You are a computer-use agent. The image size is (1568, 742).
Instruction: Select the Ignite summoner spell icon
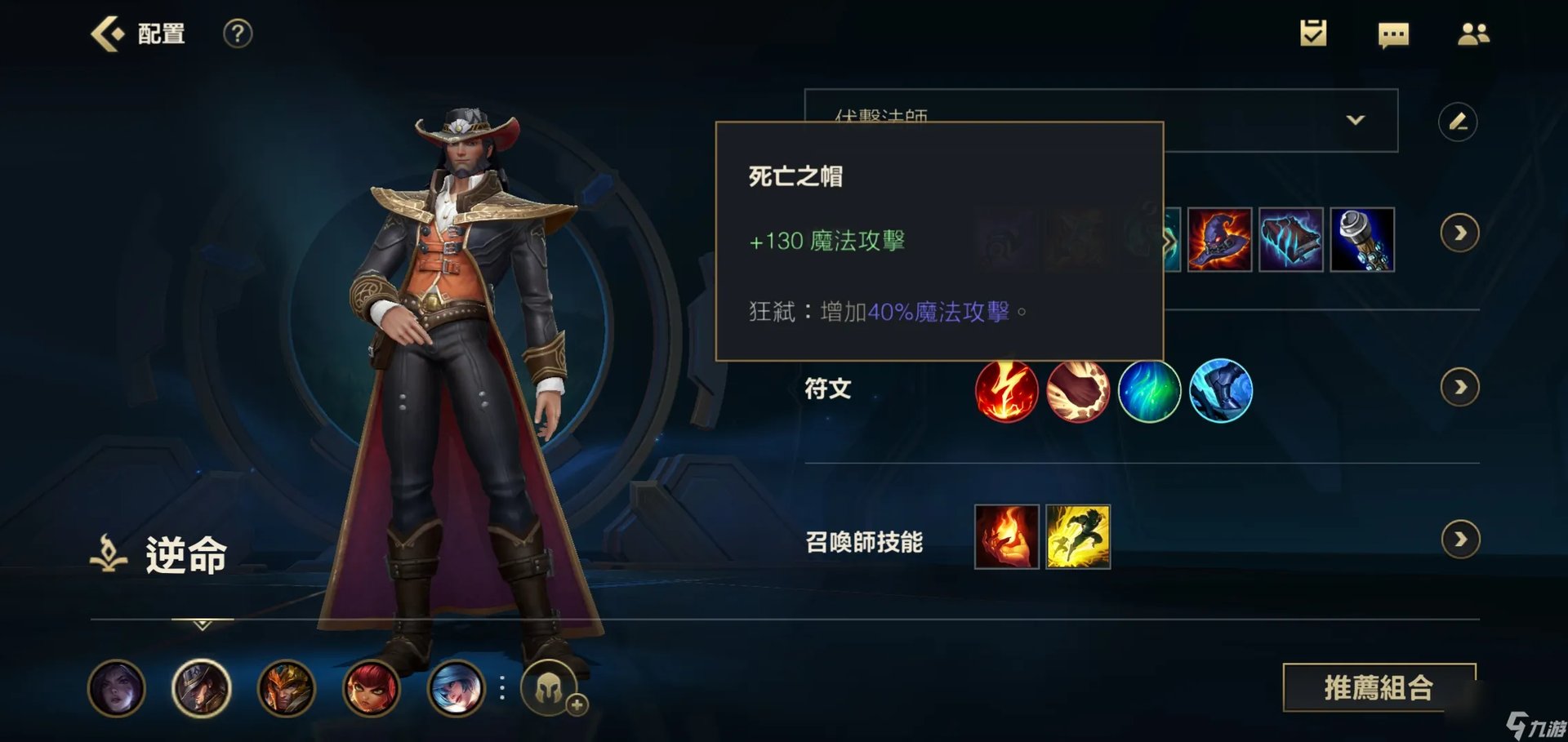click(1006, 537)
